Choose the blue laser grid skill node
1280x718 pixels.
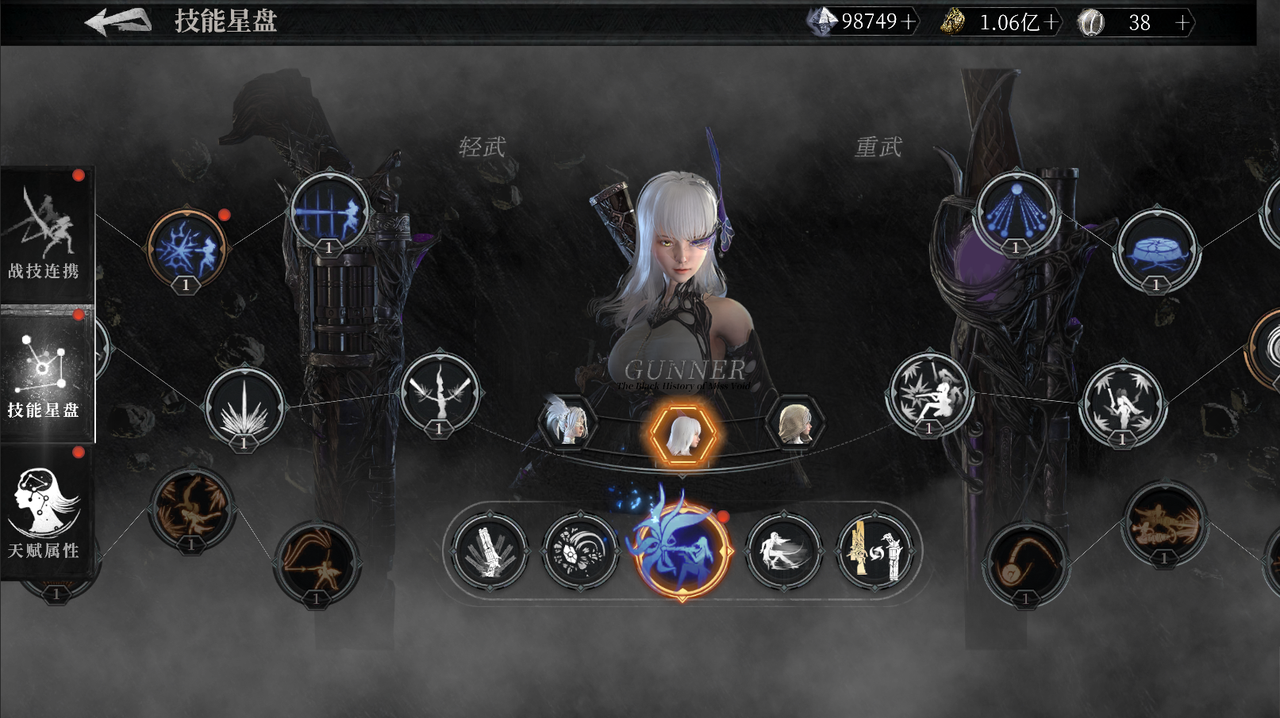pos(330,213)
